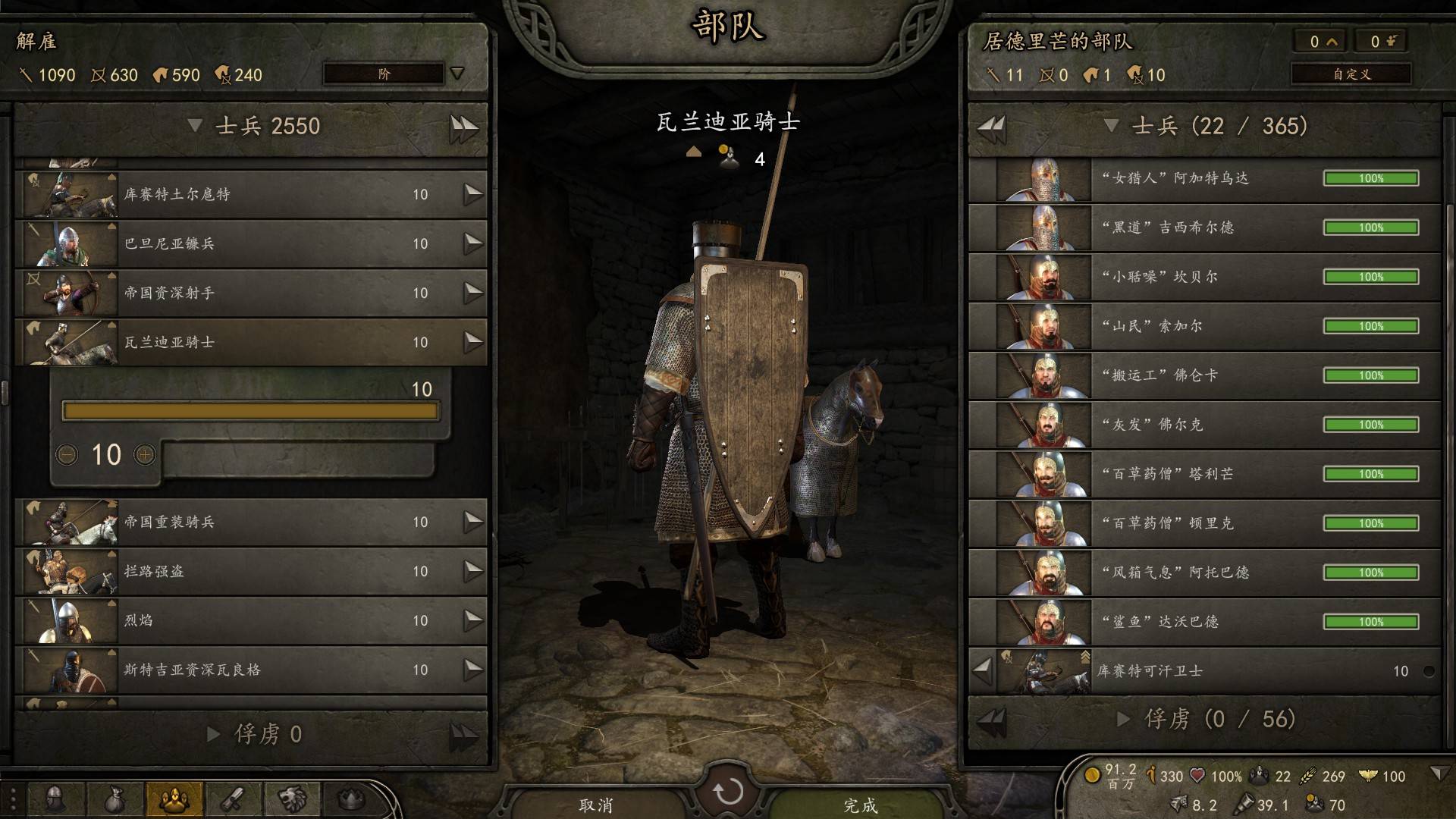Open the kingdom crown tab
Image resolution: width=1456 pixels, height=819 pixels.
click(350, 799)
